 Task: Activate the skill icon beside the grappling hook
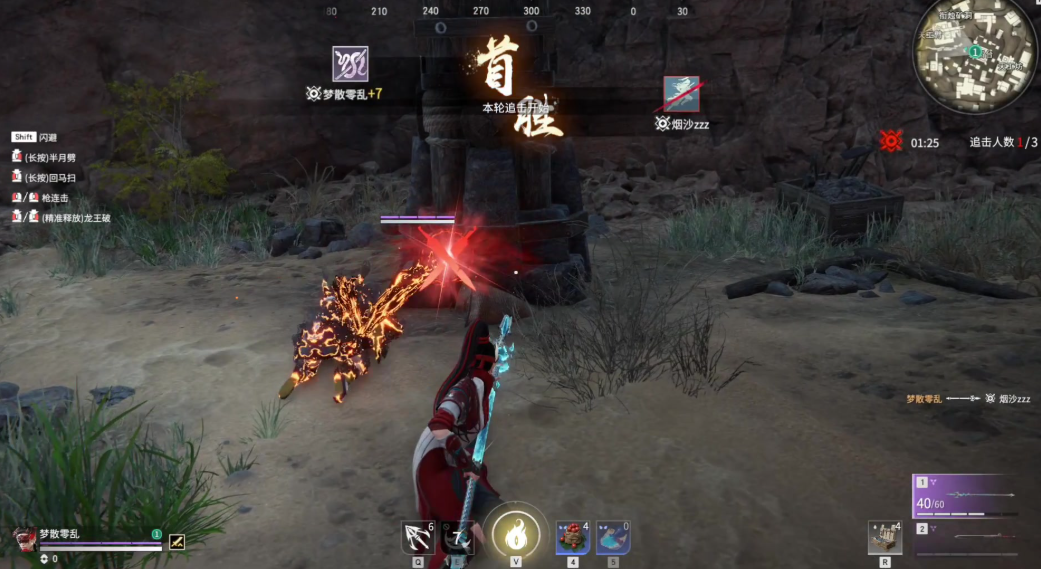458,537
